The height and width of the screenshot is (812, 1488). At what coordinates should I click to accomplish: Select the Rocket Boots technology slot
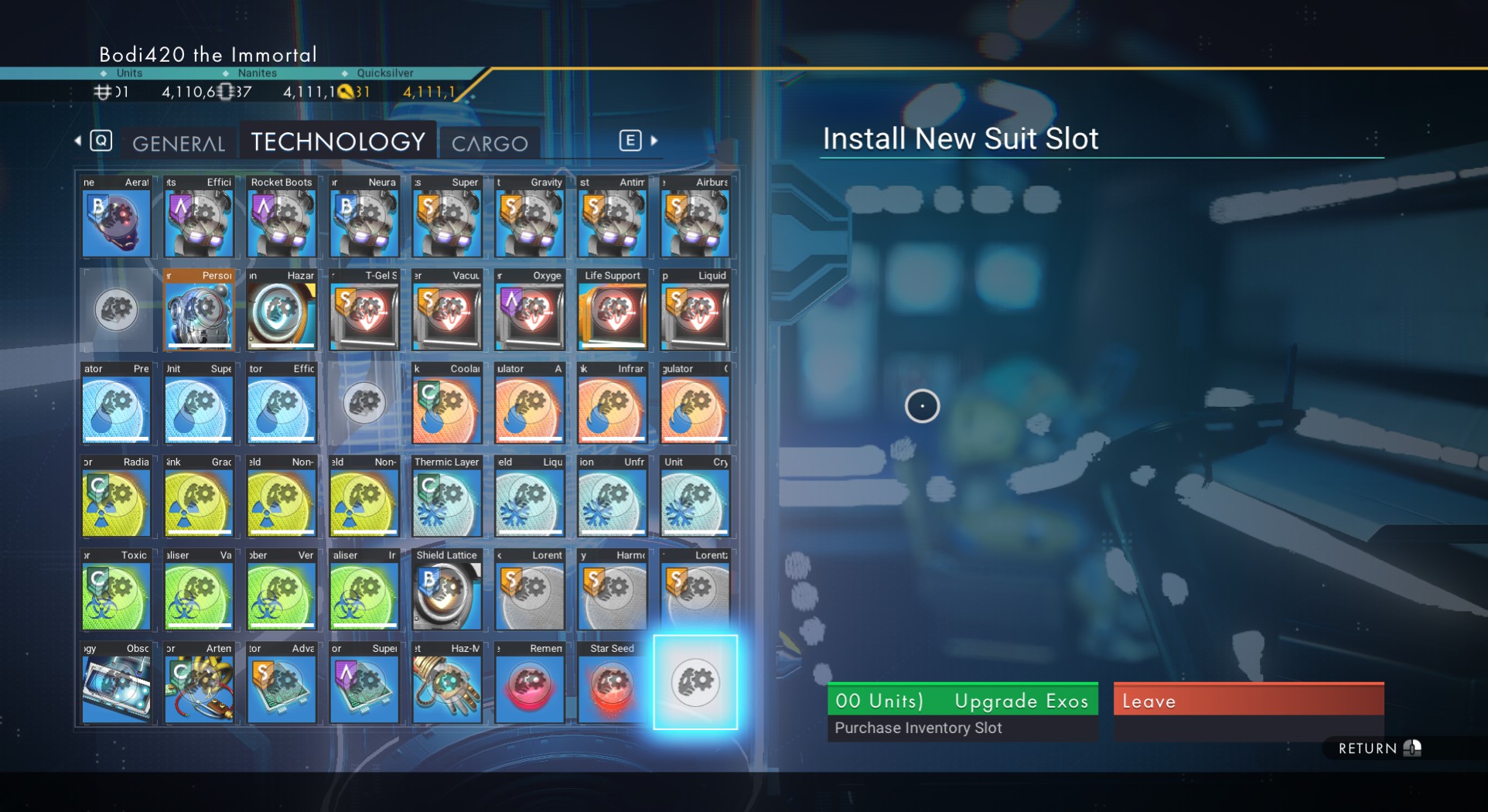(x=282, y=217)
